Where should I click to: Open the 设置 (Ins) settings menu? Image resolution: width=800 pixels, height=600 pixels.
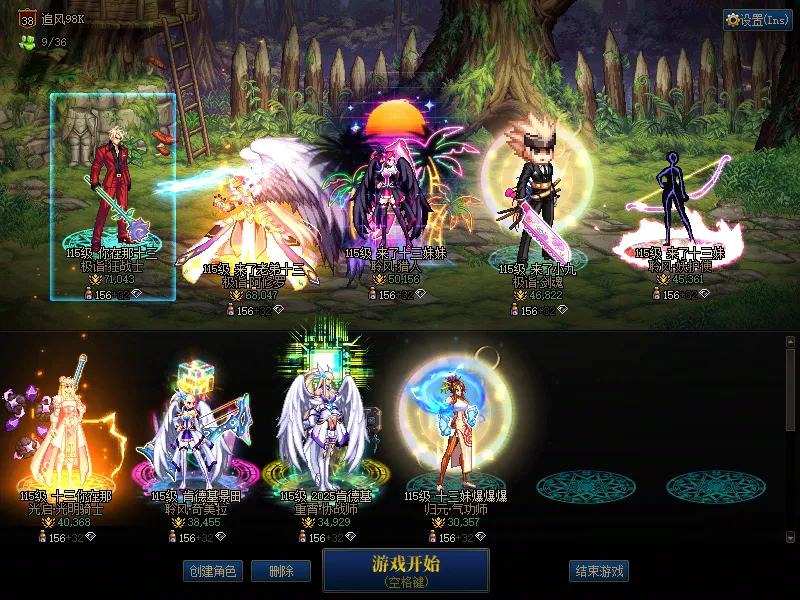(758, 19)
